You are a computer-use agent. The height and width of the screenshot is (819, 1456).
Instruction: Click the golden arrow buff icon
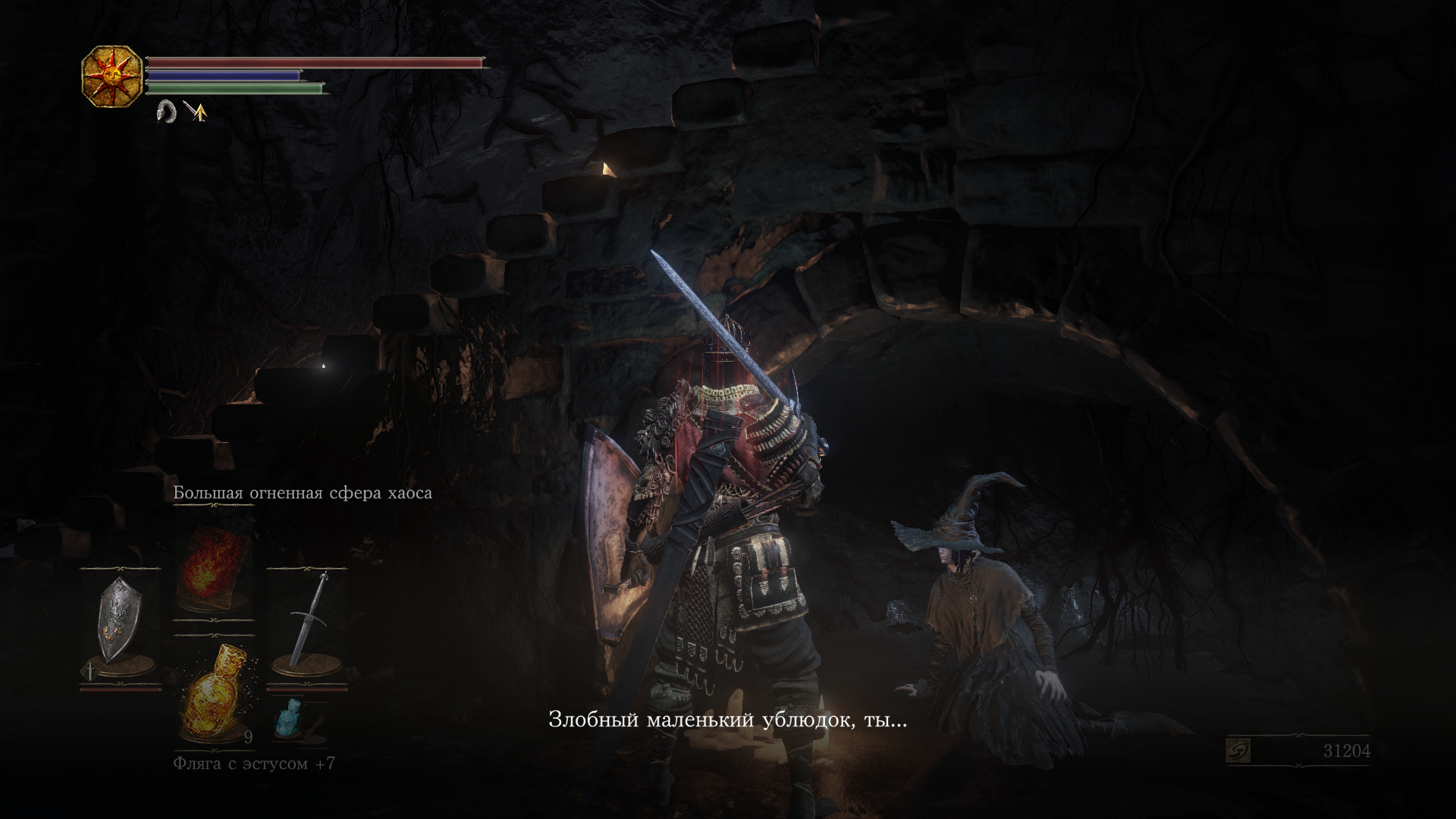[196, 112]
